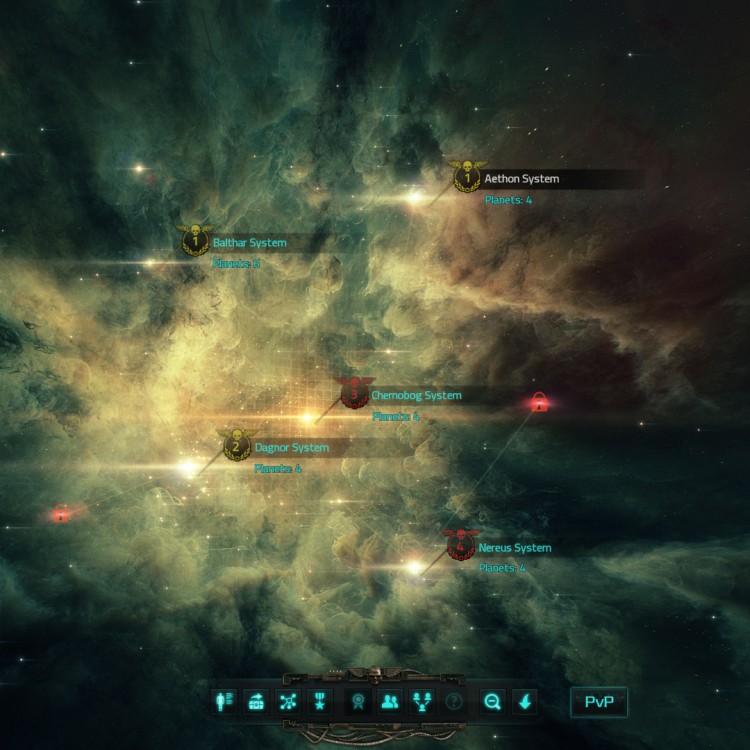Select the Dagnor System
Screen dimensions: 750x750
(236, 447)
